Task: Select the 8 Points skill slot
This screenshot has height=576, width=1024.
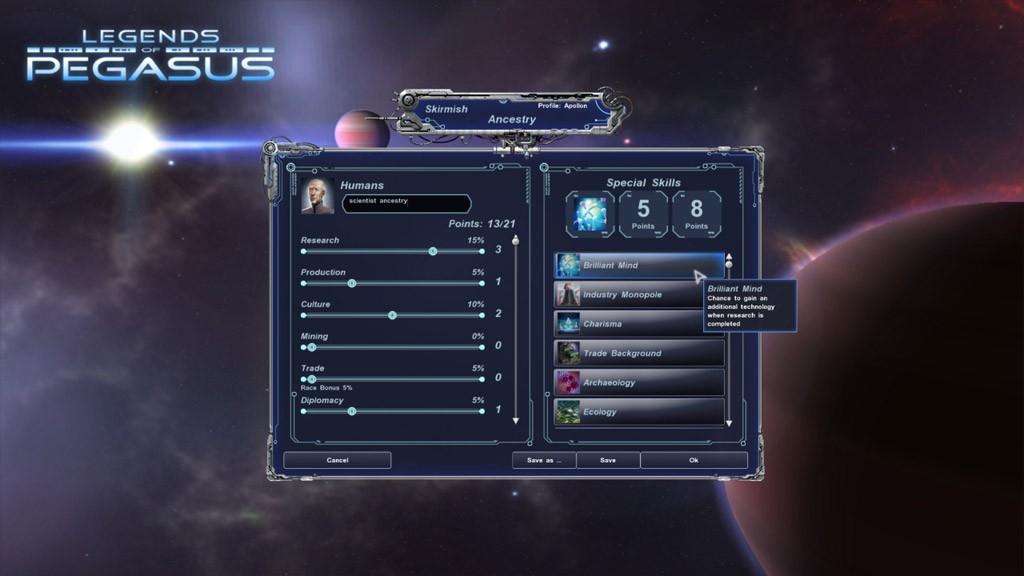Action: click(x=696, y=214)
